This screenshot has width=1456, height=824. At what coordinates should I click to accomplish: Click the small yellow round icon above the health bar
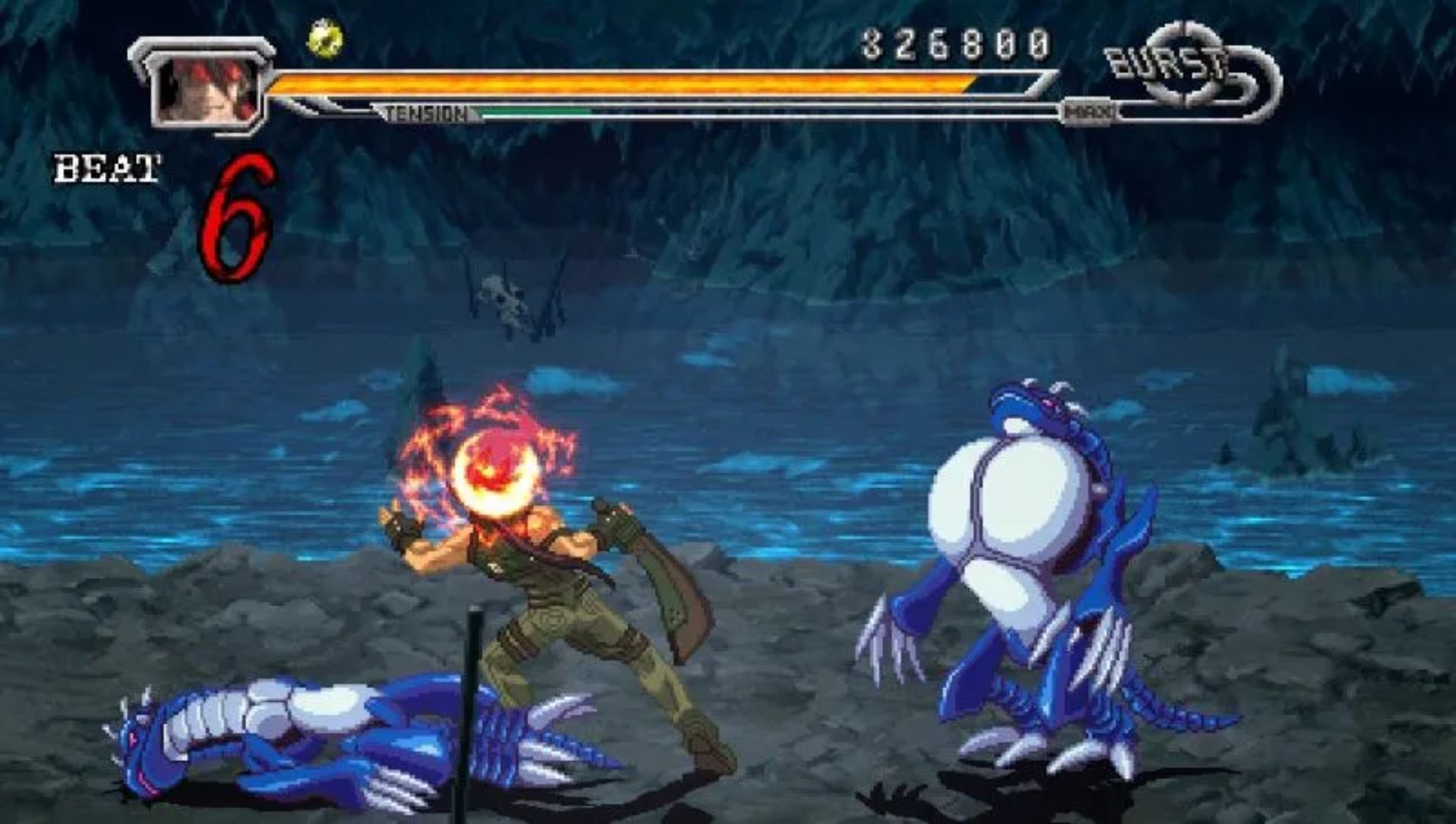325,38
